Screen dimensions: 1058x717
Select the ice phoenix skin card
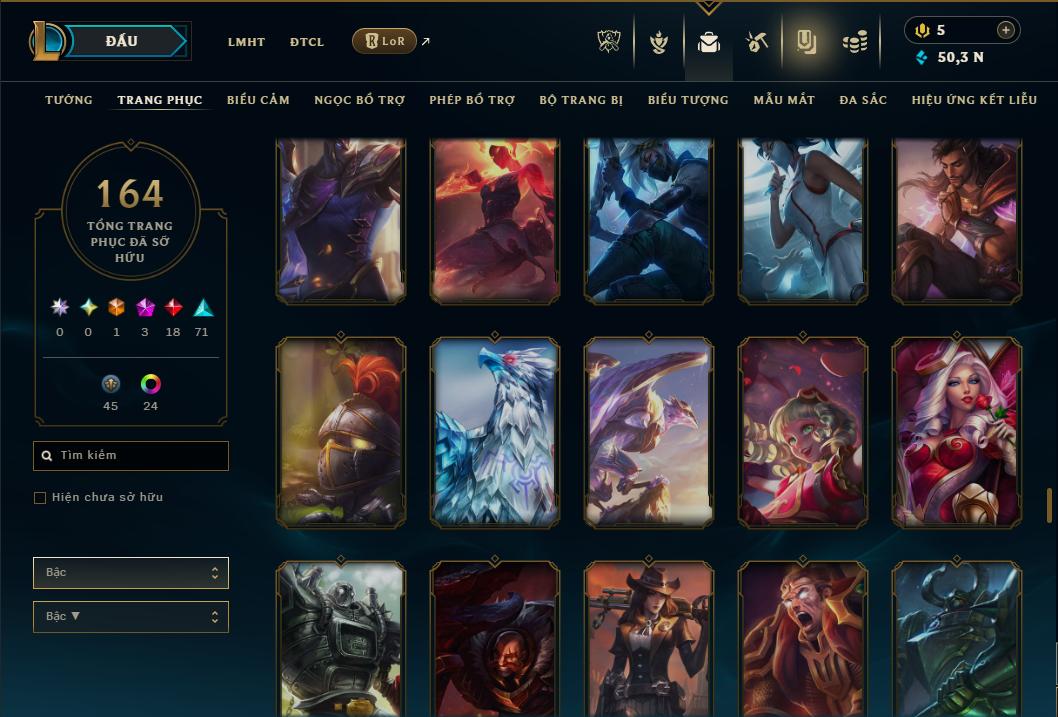[495, 432]
